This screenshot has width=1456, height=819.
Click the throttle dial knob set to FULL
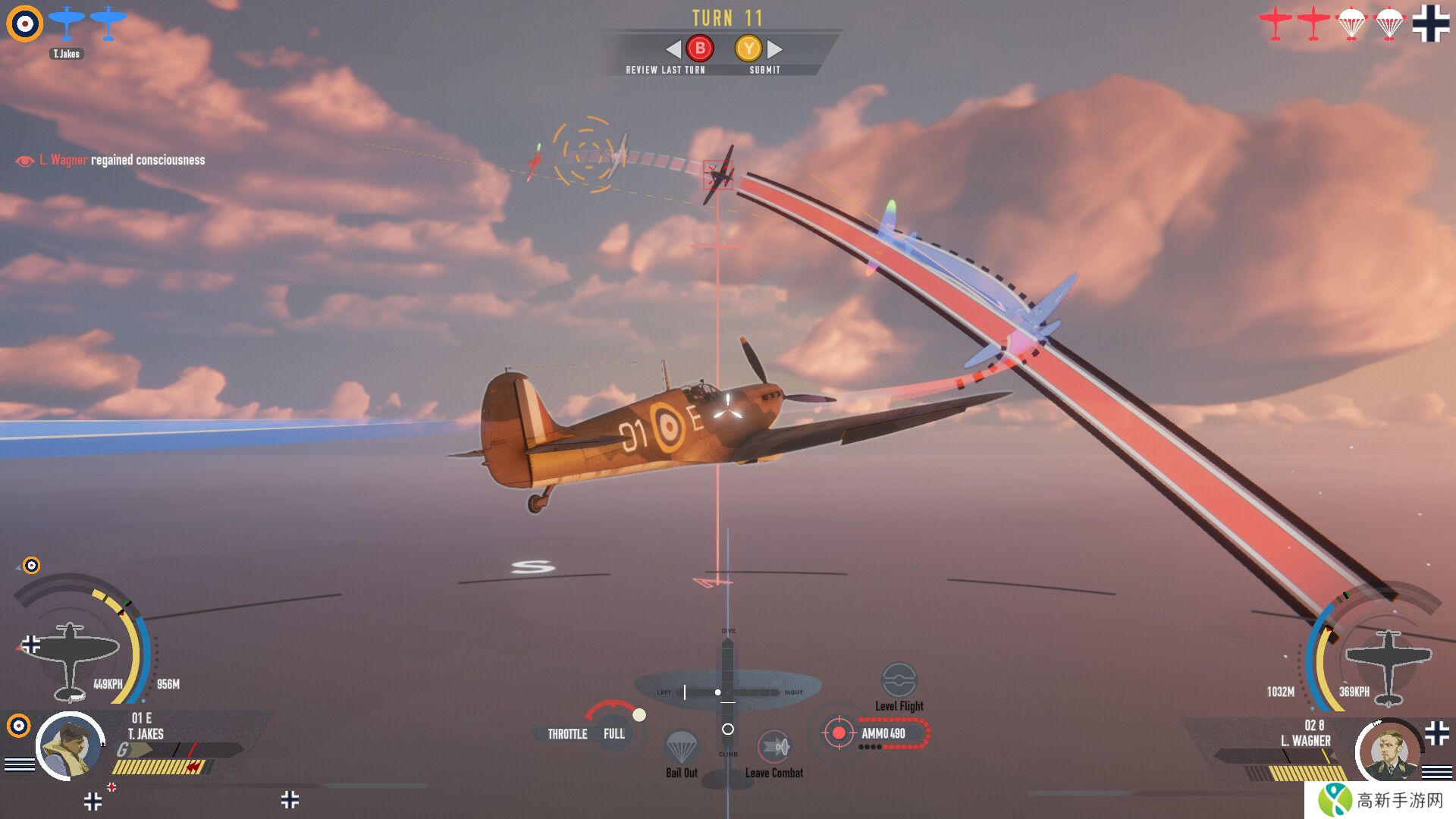click(x=639, y=715)
